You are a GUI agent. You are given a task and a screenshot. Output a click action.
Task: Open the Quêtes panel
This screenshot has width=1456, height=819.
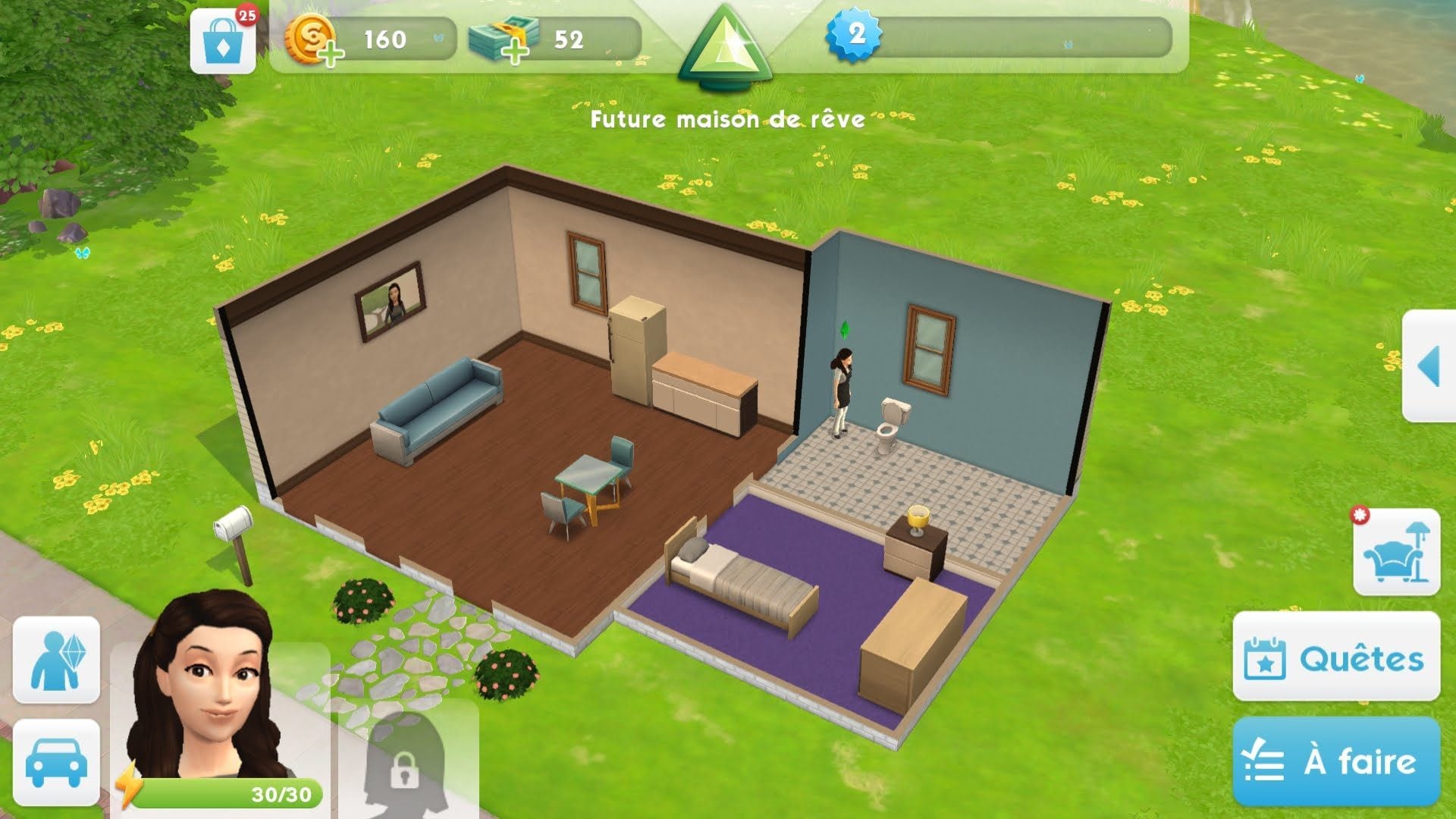pos(1336,657)
